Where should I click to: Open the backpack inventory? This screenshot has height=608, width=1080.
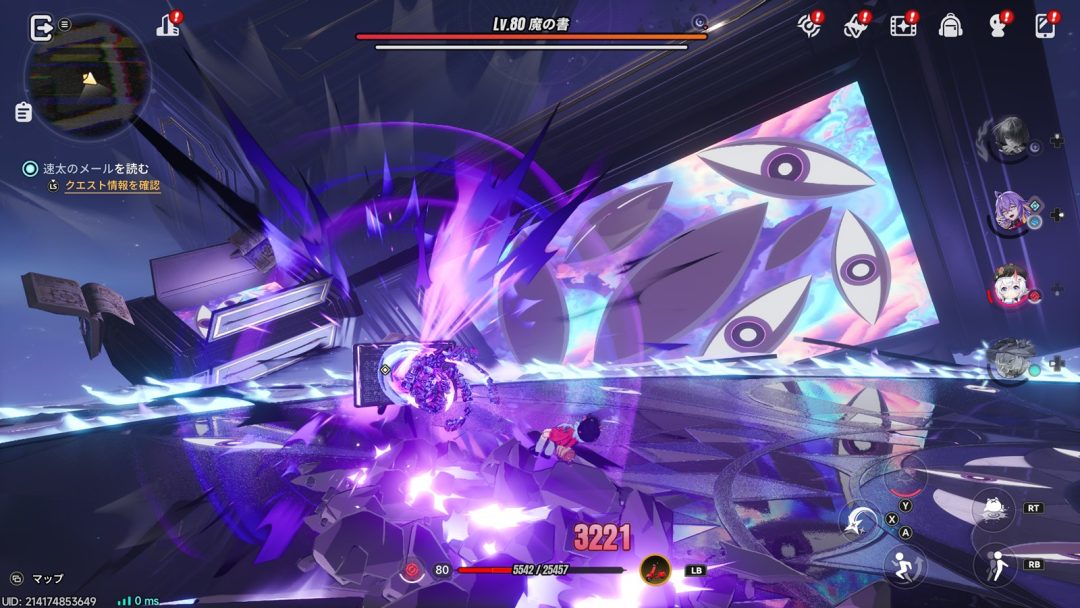pyautogui.click(x=950, y=27)
